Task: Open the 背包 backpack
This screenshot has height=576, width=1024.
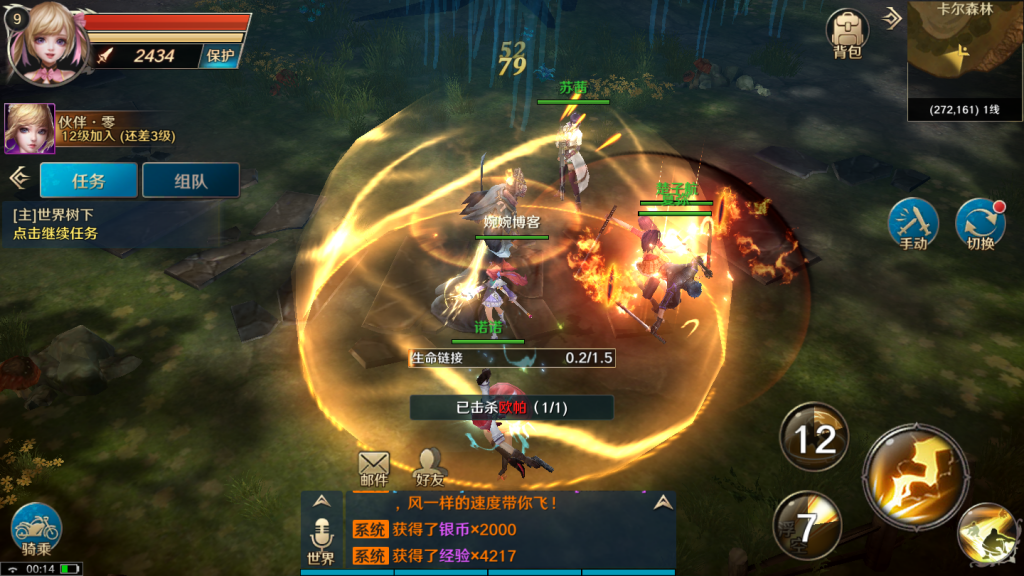Action: pos(846,33)
